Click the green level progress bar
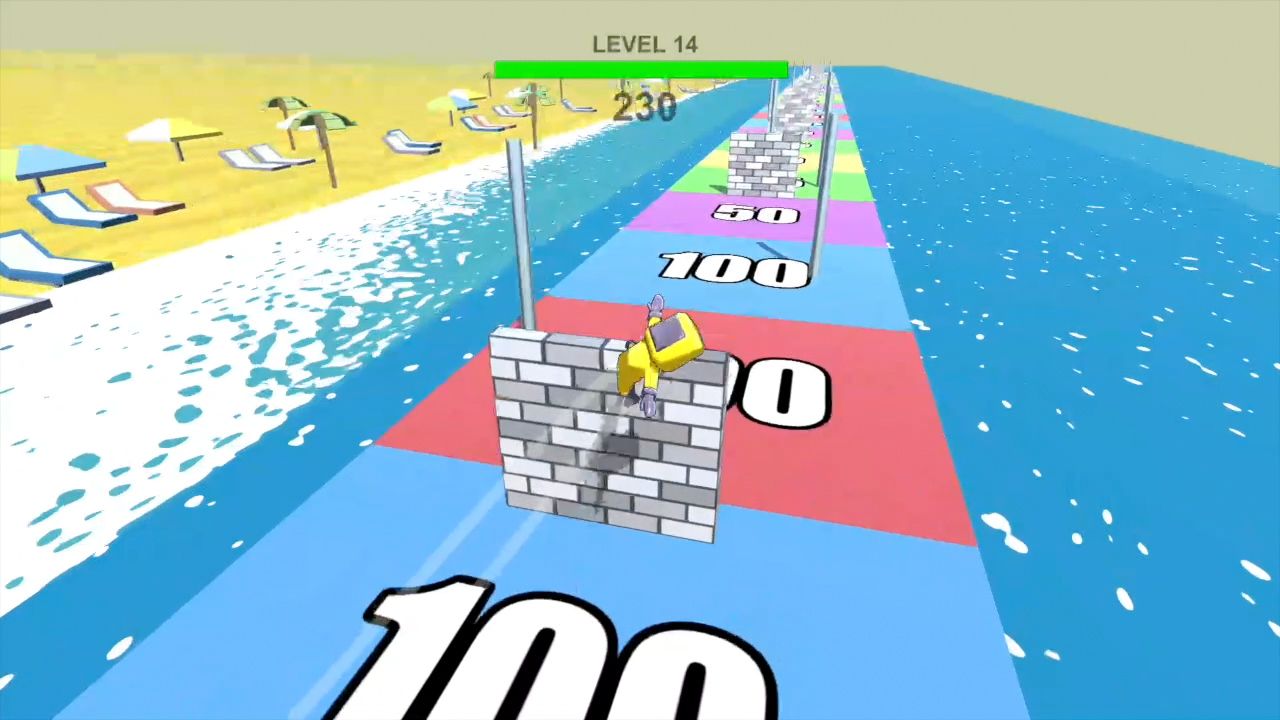The height and width of the screenshot is (720, 1280). [640, 68]
